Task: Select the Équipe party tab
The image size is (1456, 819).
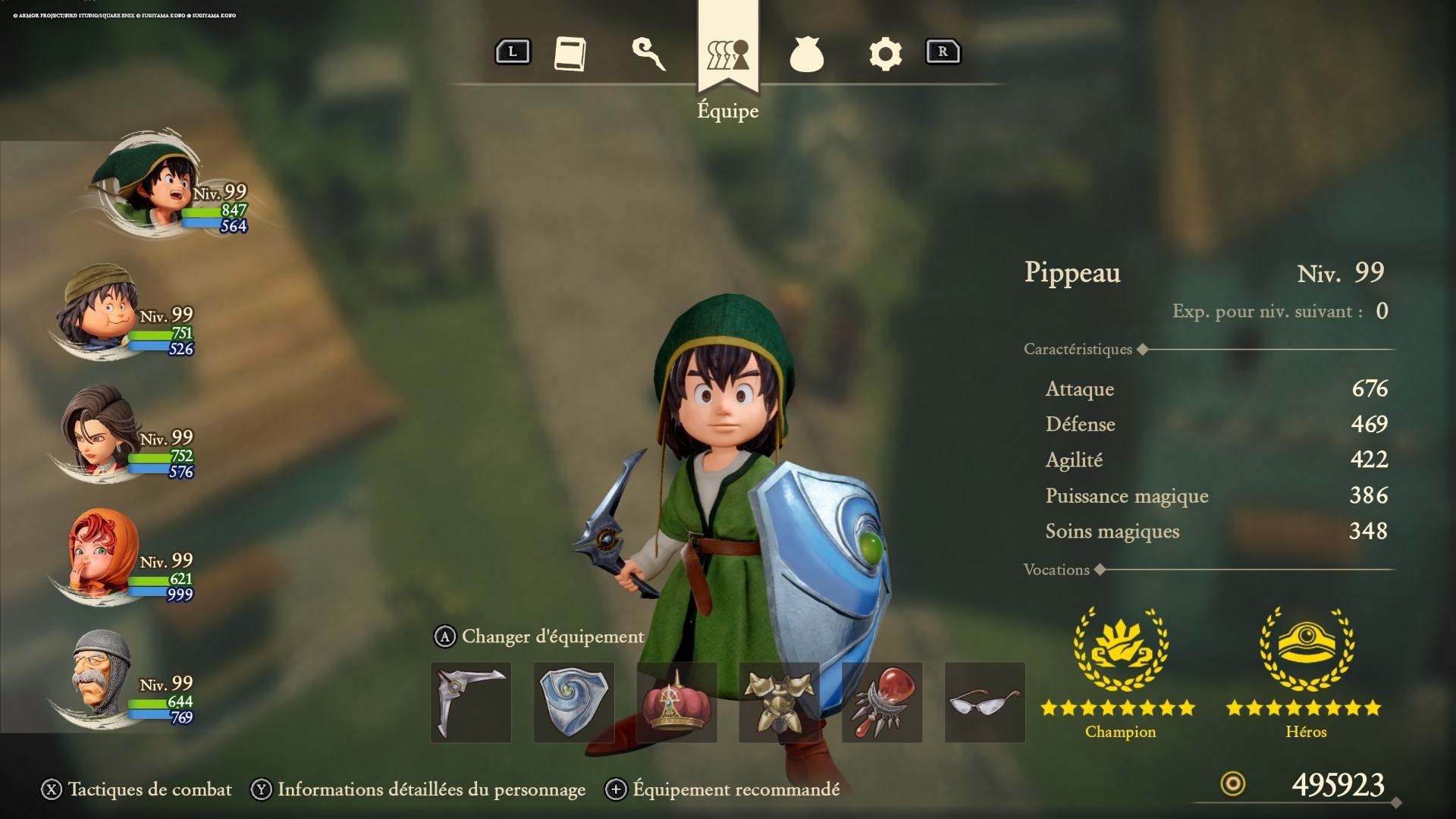Action: pos(728,55)
